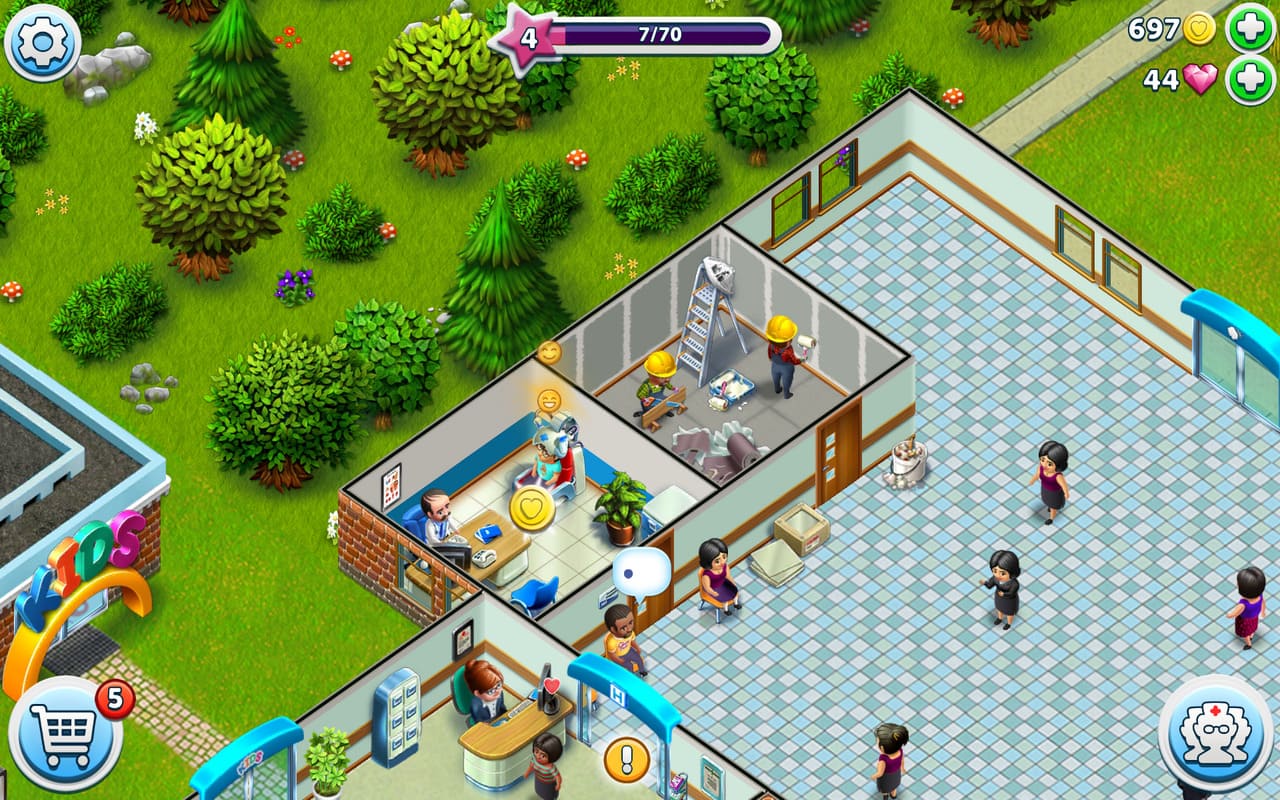Buy more coins with the plus button
Screen dimensions: 1280x800
[1250, 28]
